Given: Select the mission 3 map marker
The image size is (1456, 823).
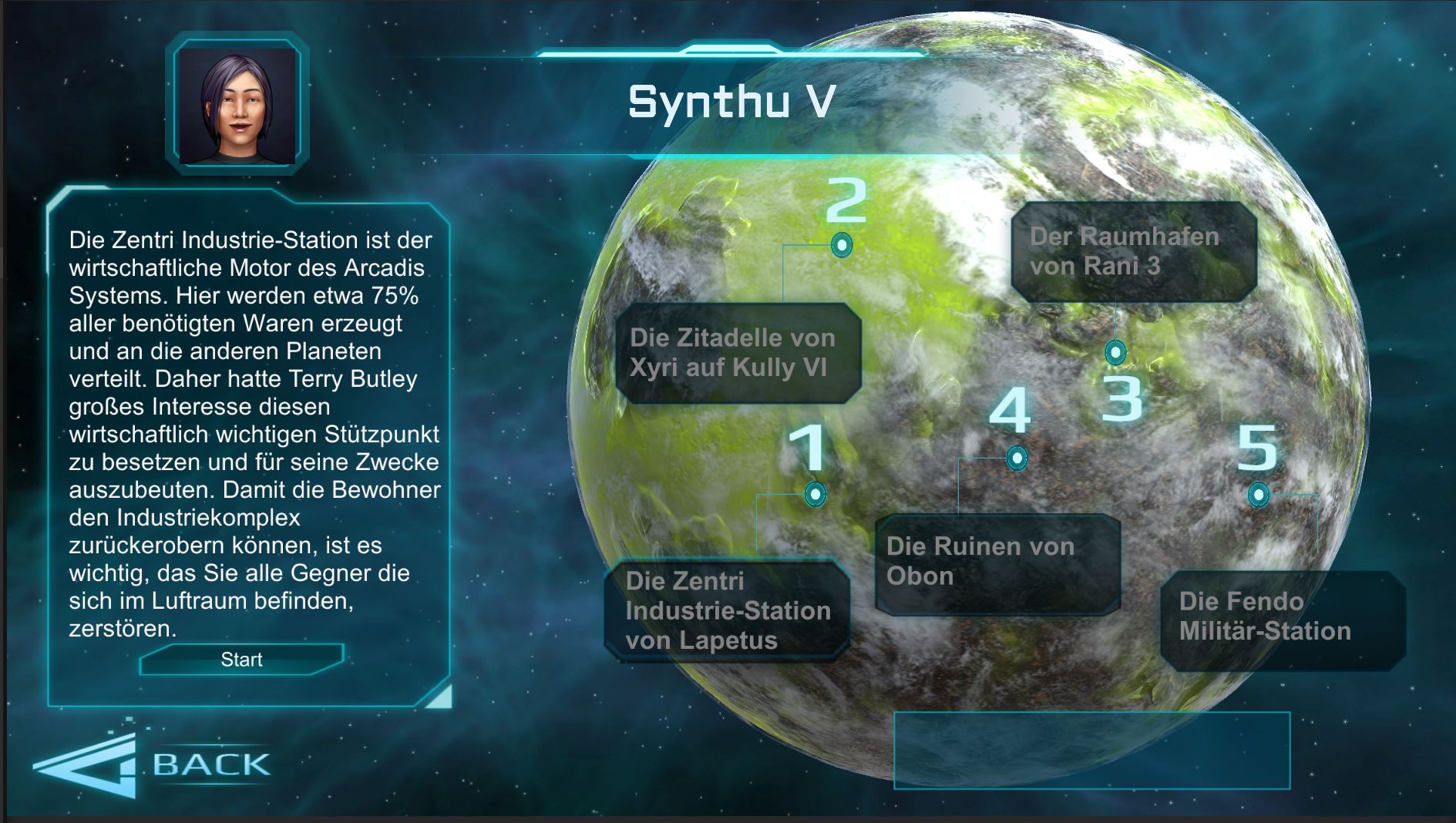Looking at the screenshot, I should point(1115,352).
